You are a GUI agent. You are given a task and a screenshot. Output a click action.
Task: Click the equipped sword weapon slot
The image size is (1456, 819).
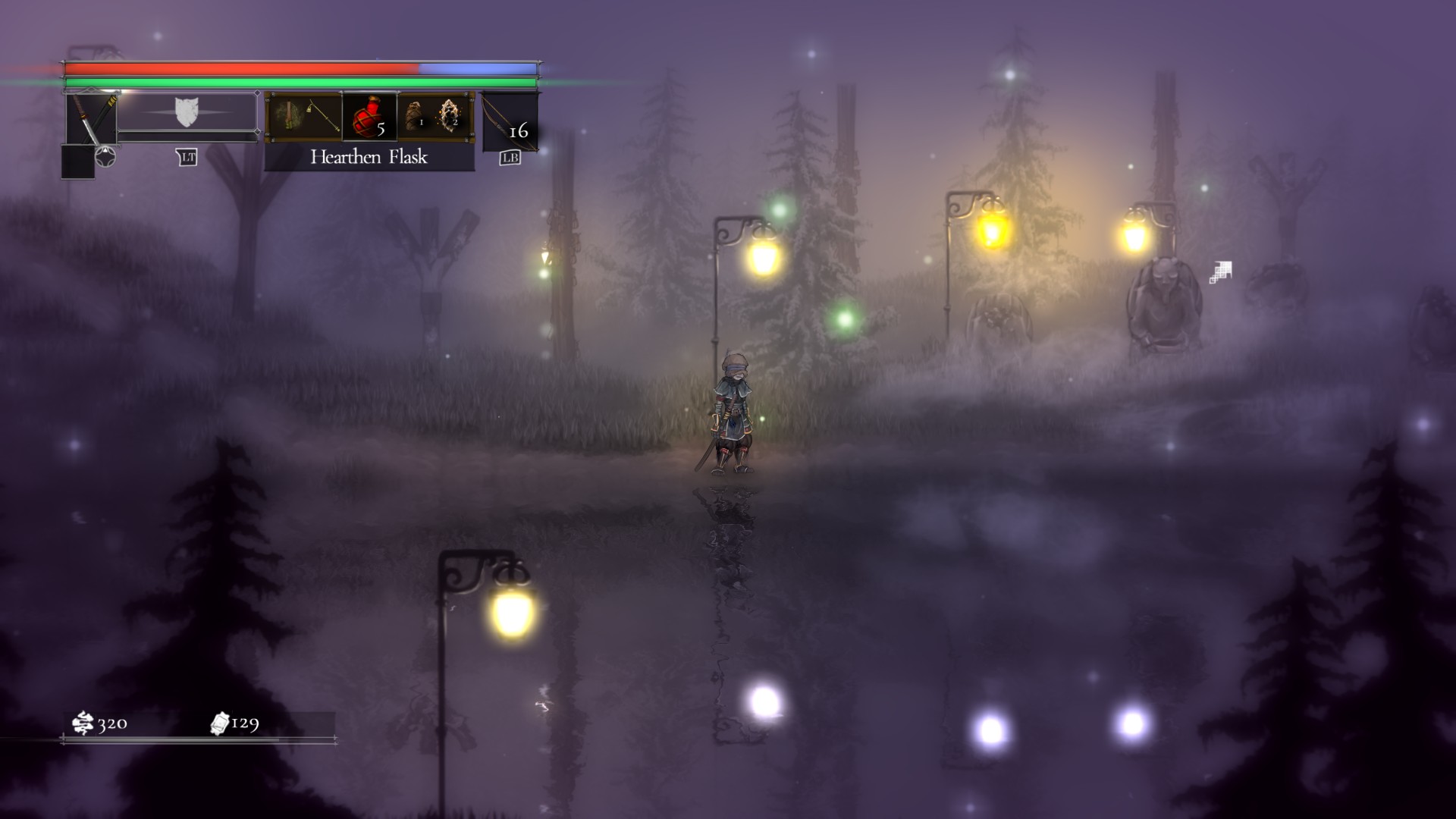[90, 118]
